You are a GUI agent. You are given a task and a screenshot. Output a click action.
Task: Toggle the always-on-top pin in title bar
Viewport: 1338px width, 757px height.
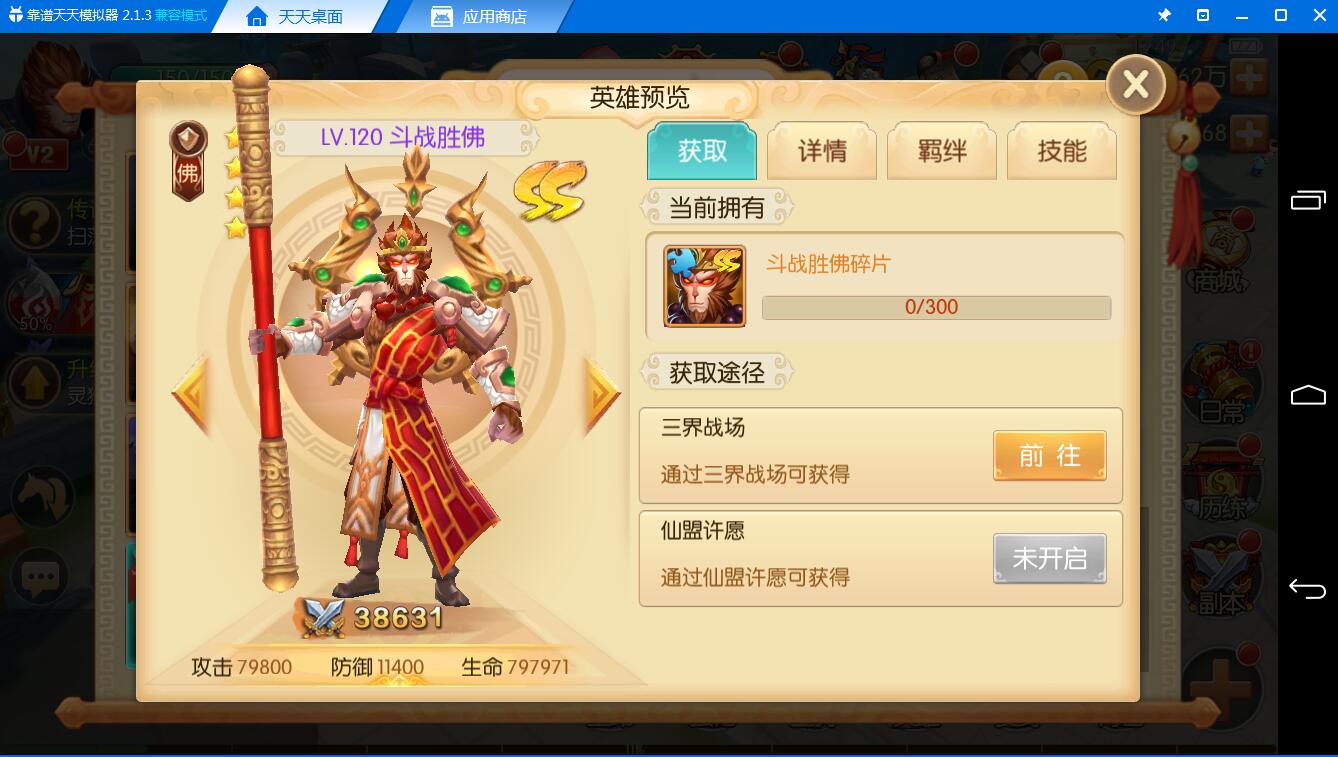1166,15
